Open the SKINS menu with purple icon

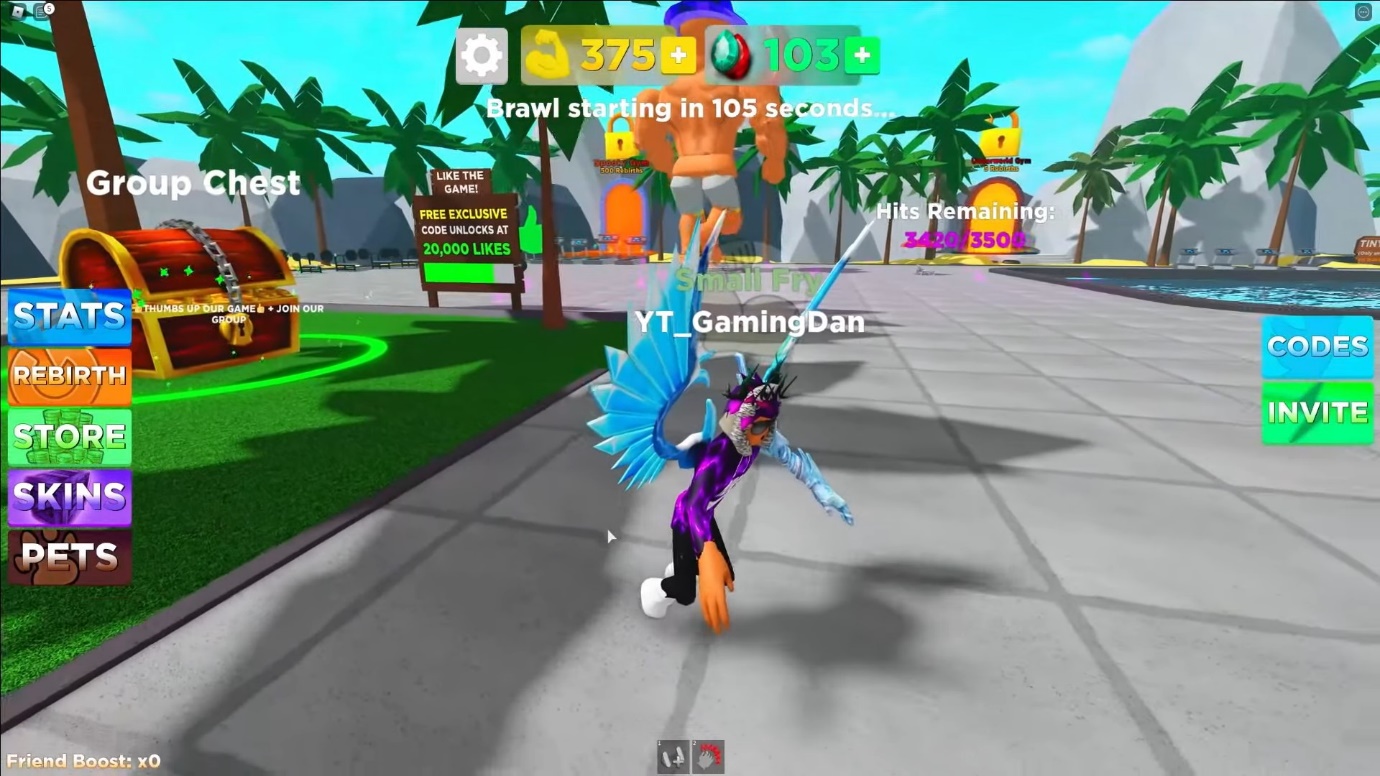[67, 497]
